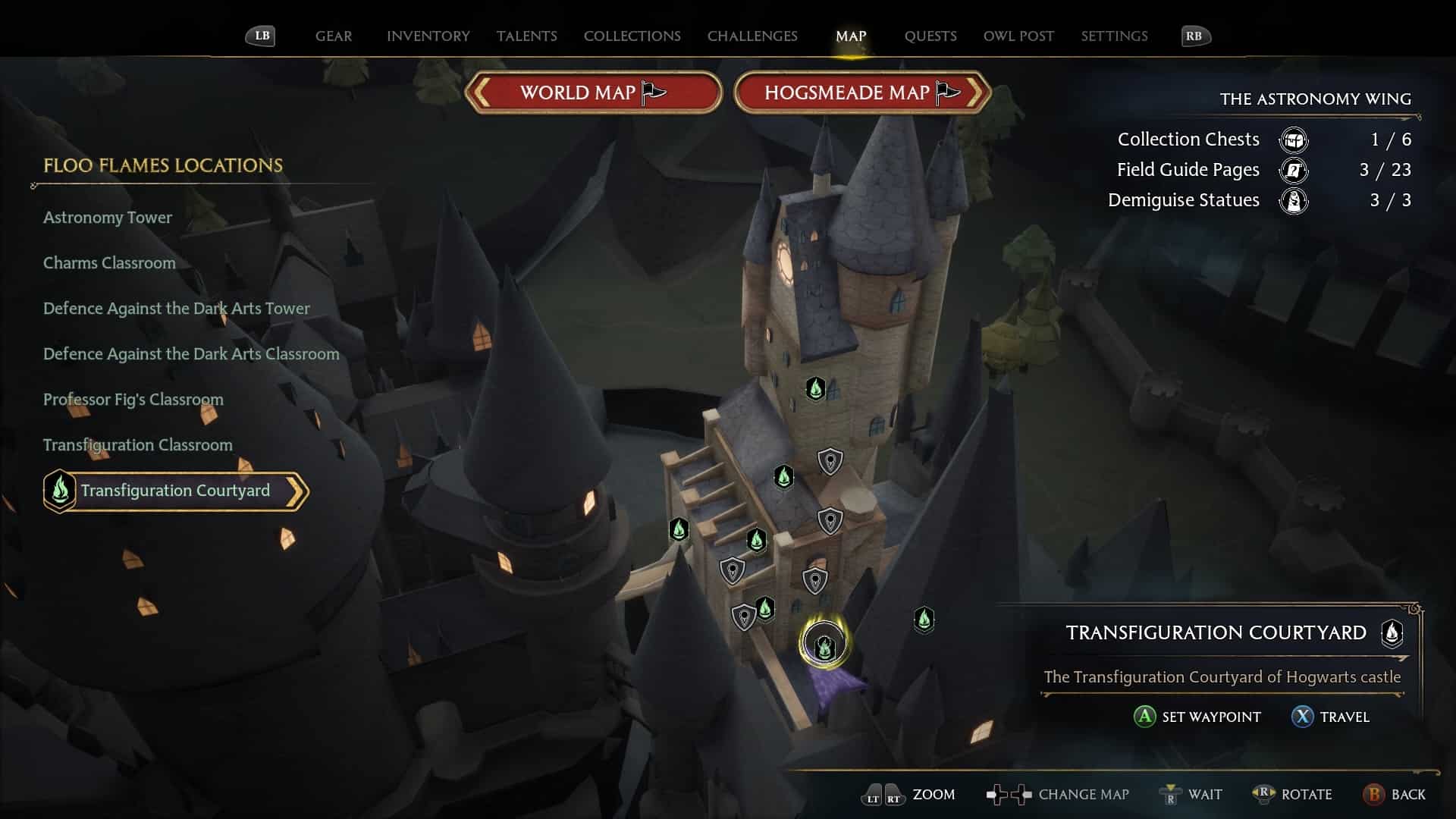1456x819 pixels.
Task: Switch to the Quests tab
Action: pos(930,36)
